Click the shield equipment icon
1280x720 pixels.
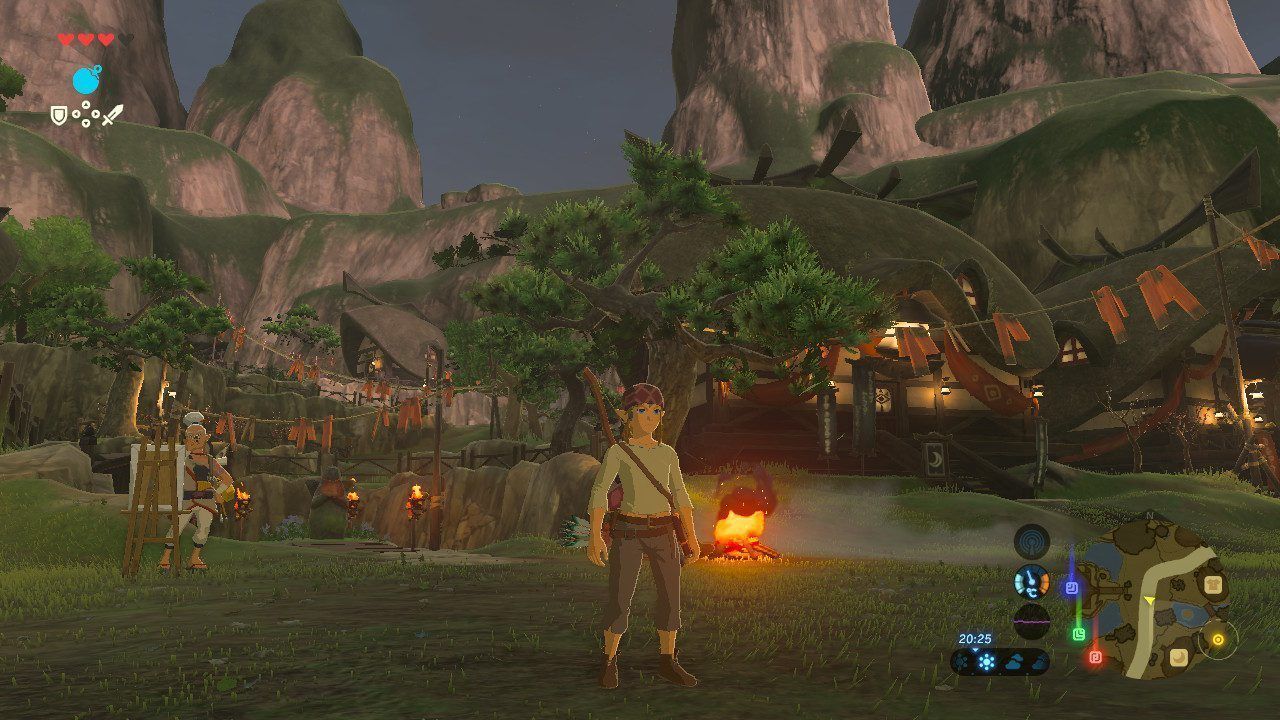pyautogui.click(x=59, y=117)
